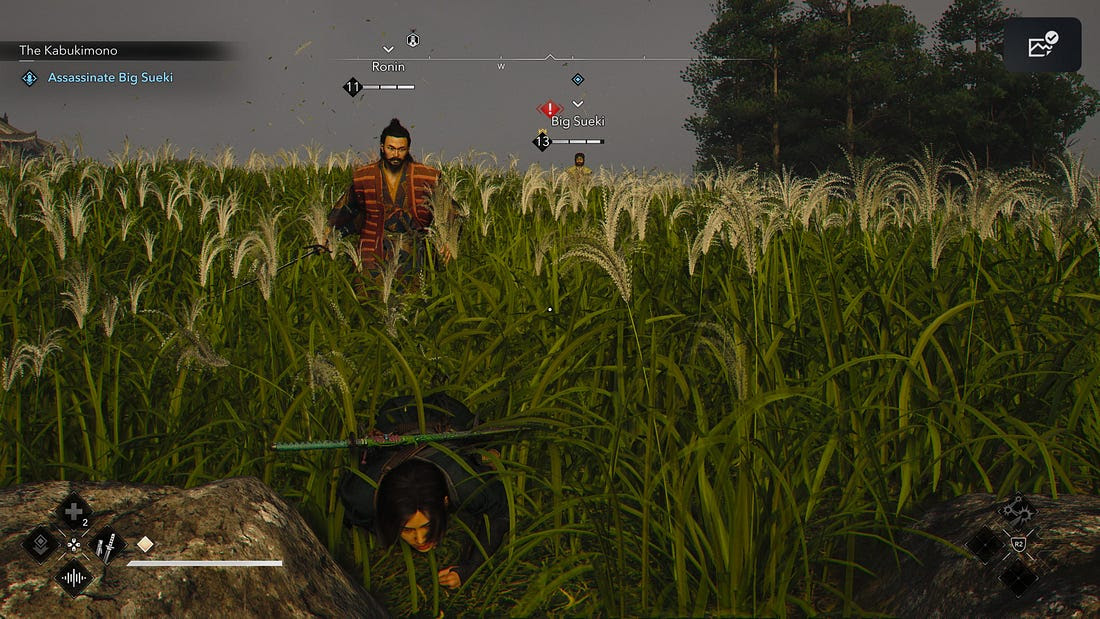Click the white hexagon compass marker
Image resolution: width=1100 pixels, height=619 pixels.
pyautogui.click(x=412, y=40)
